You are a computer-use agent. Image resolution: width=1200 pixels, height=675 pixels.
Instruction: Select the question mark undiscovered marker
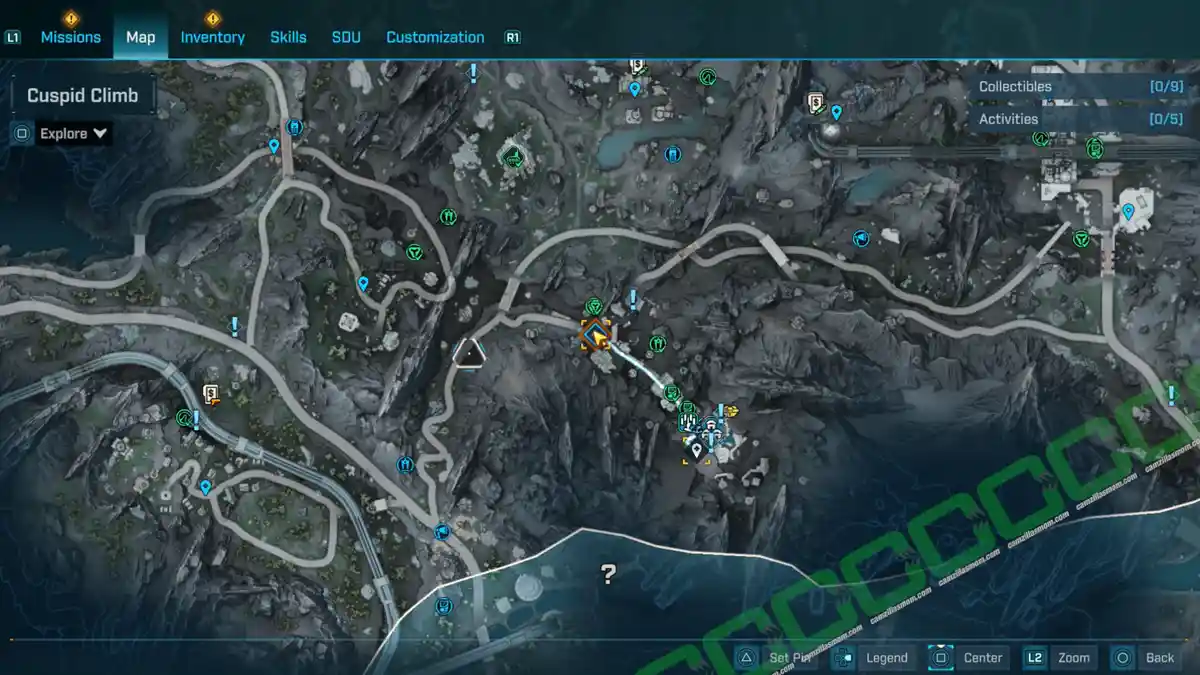pyautogui.click(x=608, y=574)
